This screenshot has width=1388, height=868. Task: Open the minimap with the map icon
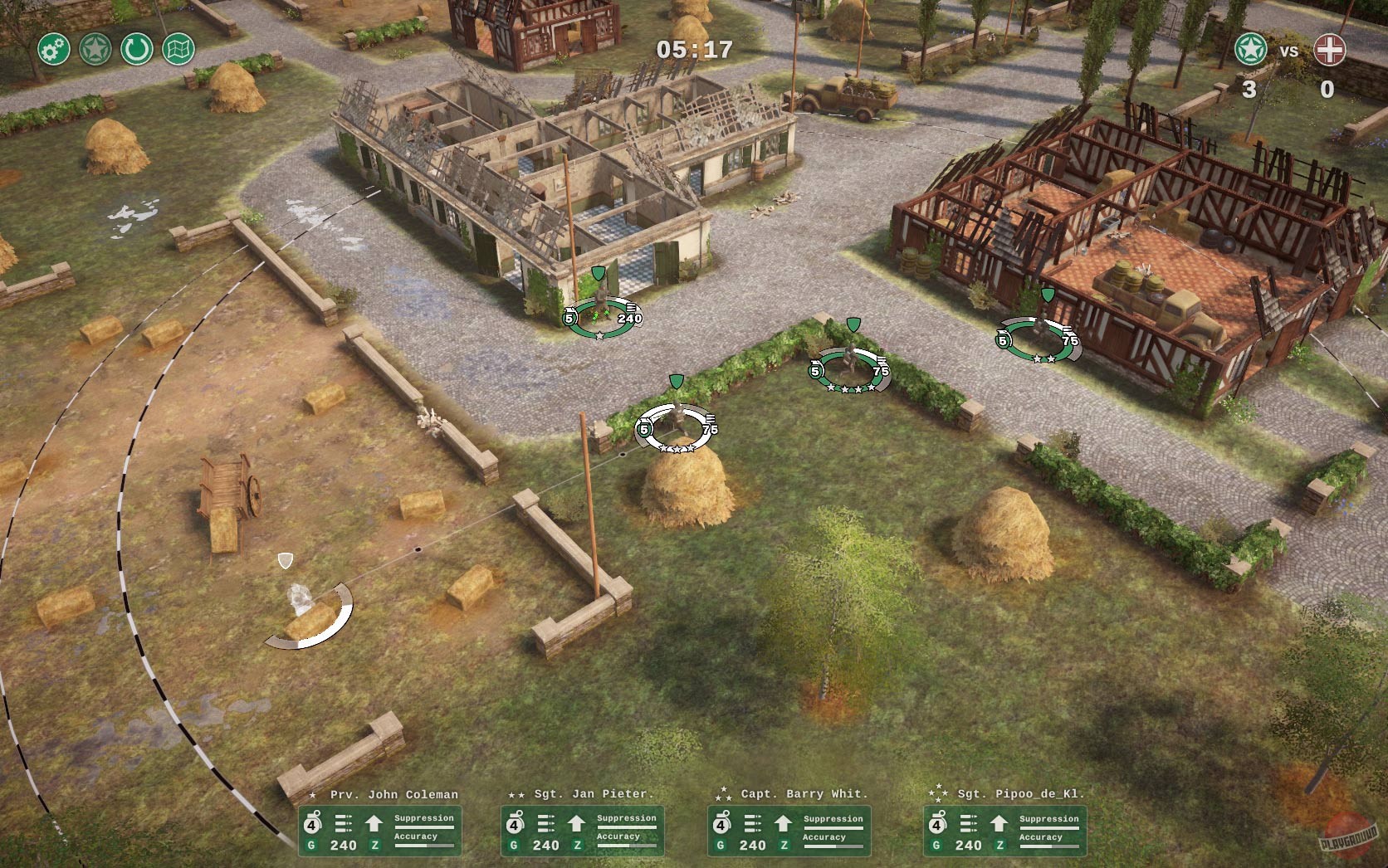177,49
